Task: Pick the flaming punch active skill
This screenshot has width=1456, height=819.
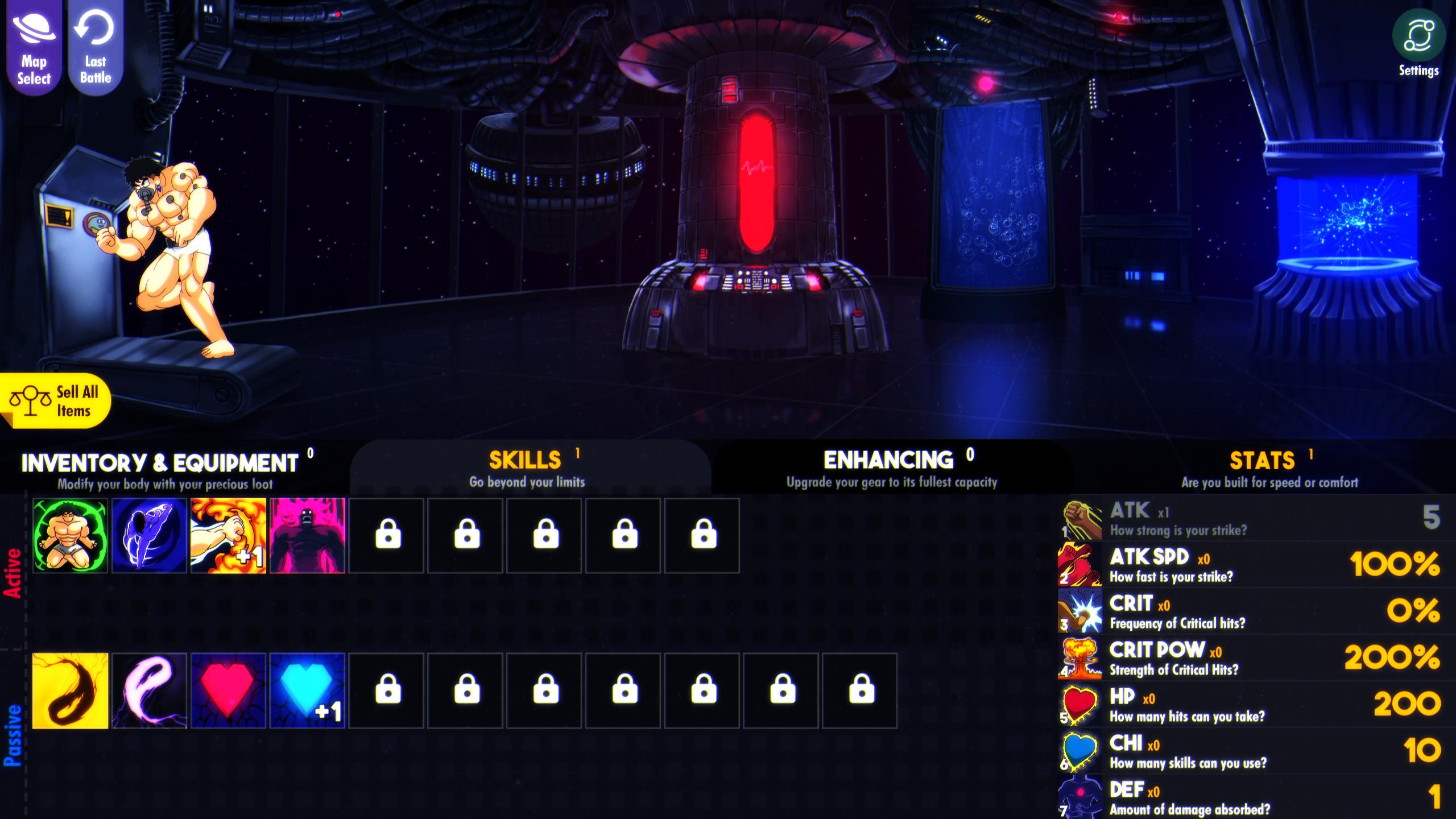Action: (228, 536)
